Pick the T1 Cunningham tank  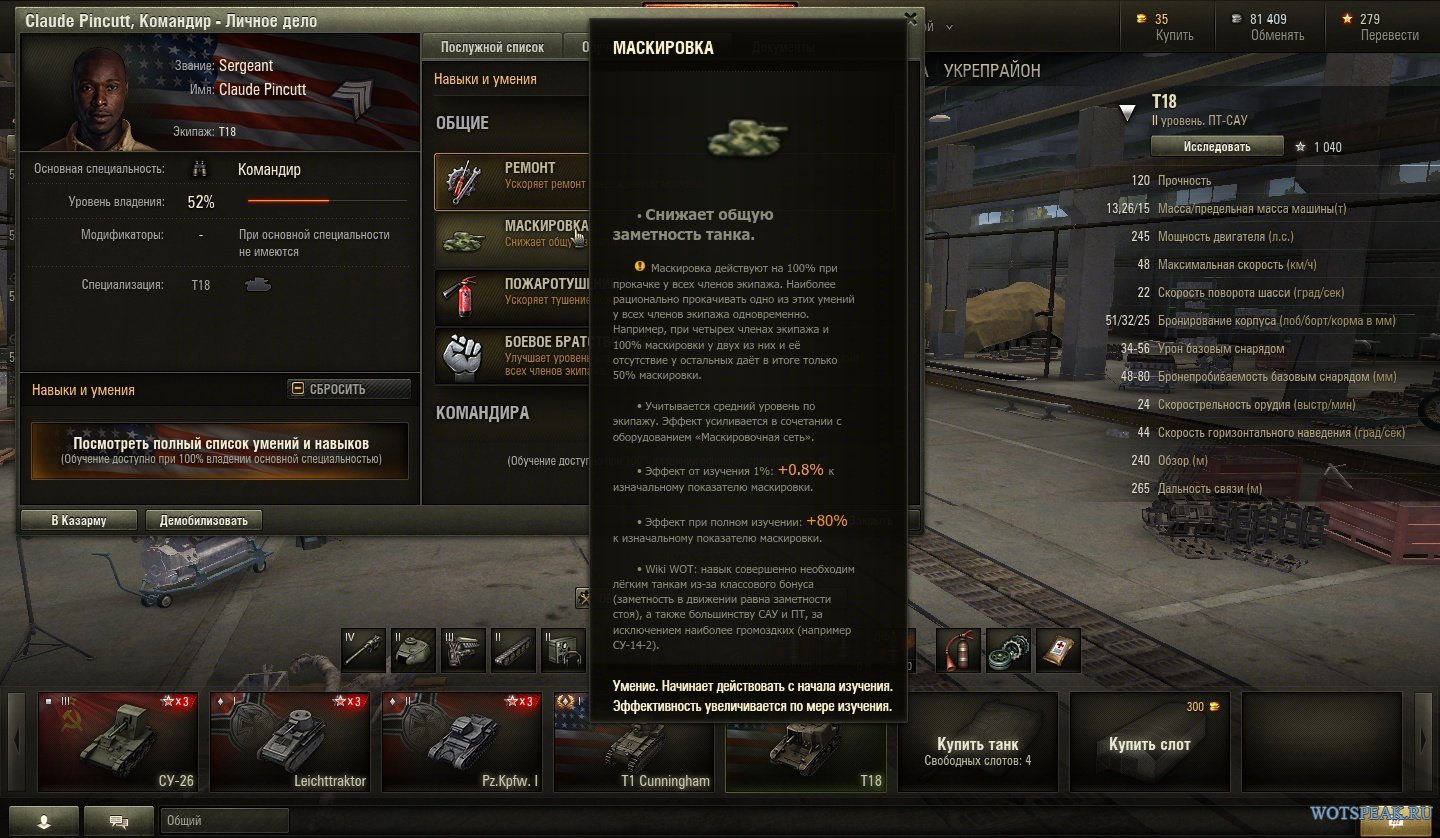635,742
